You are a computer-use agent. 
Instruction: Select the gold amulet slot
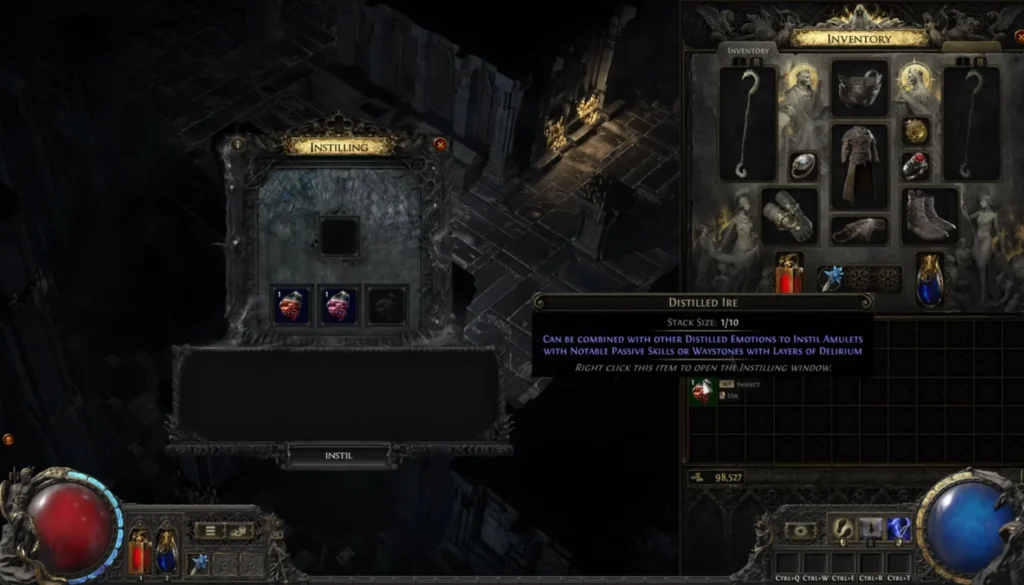[915, 131]
